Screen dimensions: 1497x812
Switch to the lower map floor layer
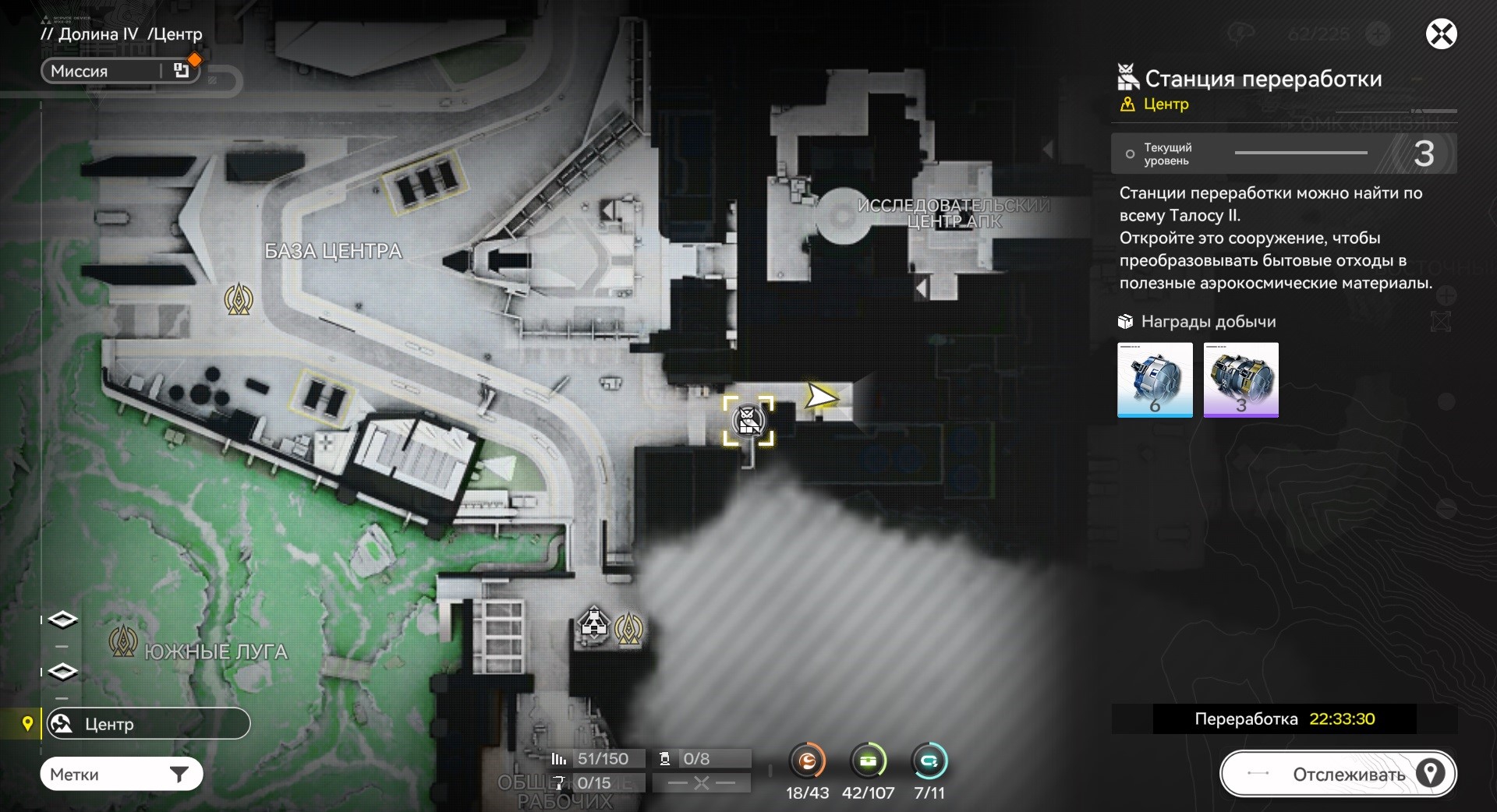(63, 672)
